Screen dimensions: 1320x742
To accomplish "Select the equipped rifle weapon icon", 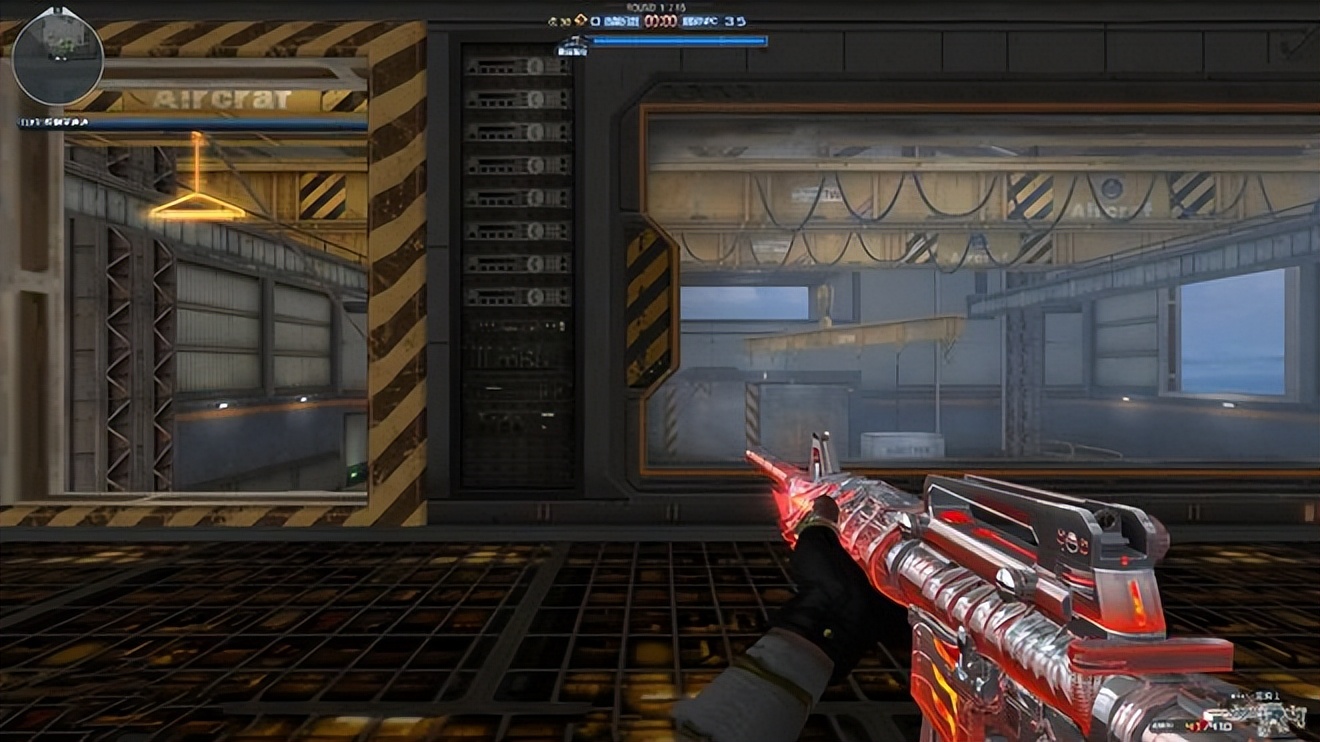I will pyautogui.click(x=1263, y=716).
